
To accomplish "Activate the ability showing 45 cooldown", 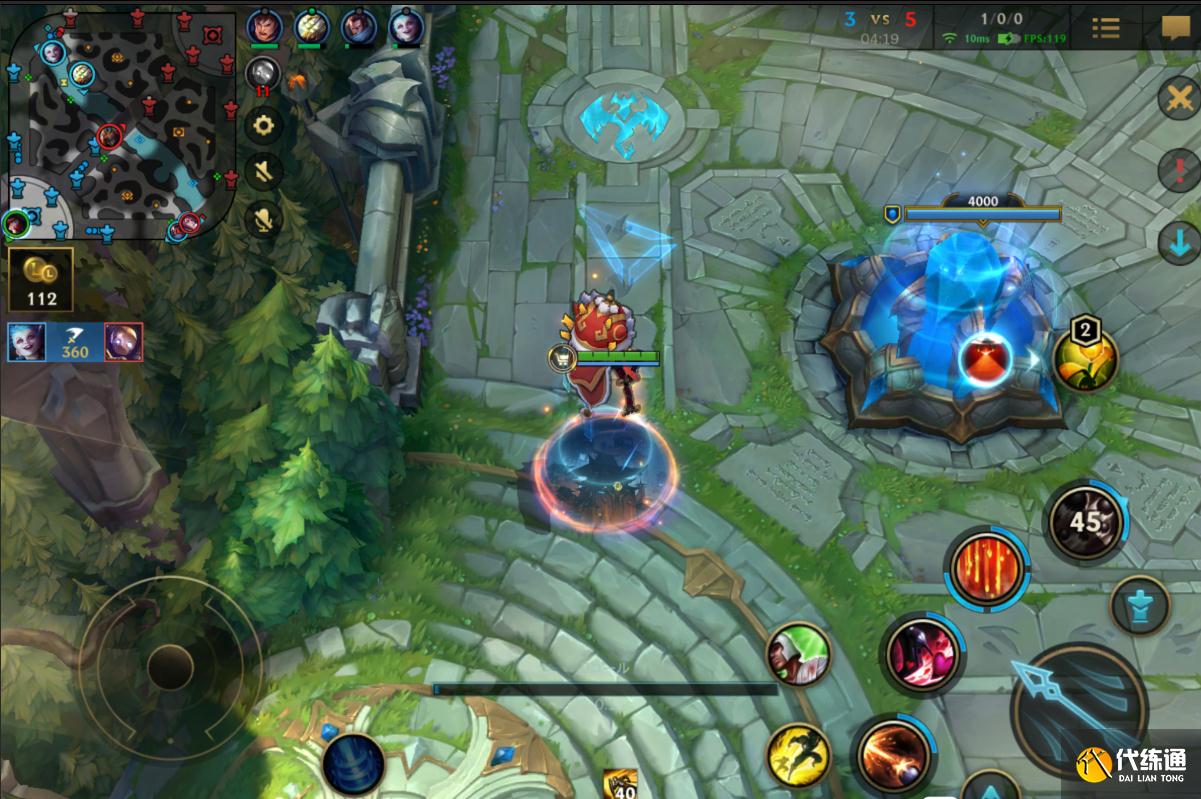I will tap(1085, 521).
